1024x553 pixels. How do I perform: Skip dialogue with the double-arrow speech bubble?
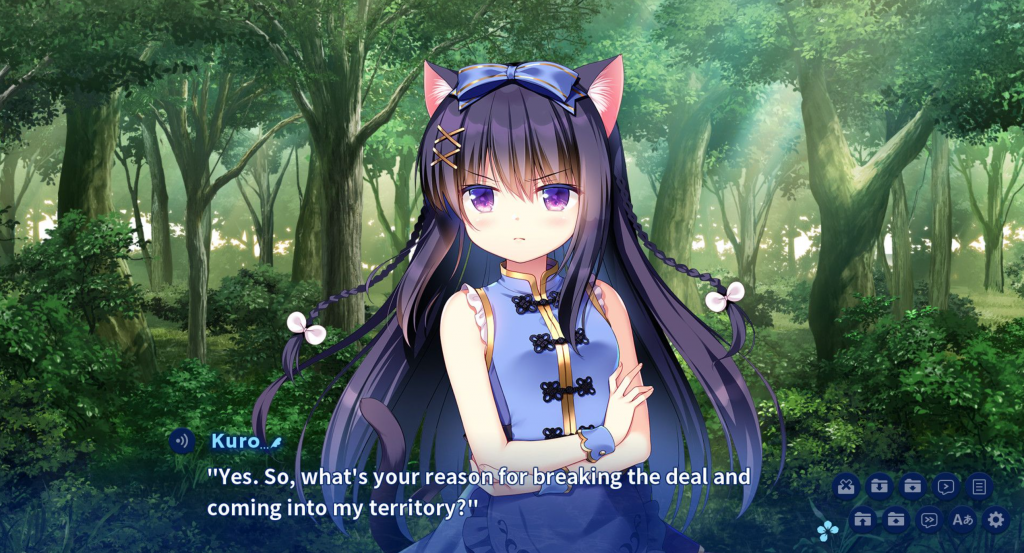[929, 519]
